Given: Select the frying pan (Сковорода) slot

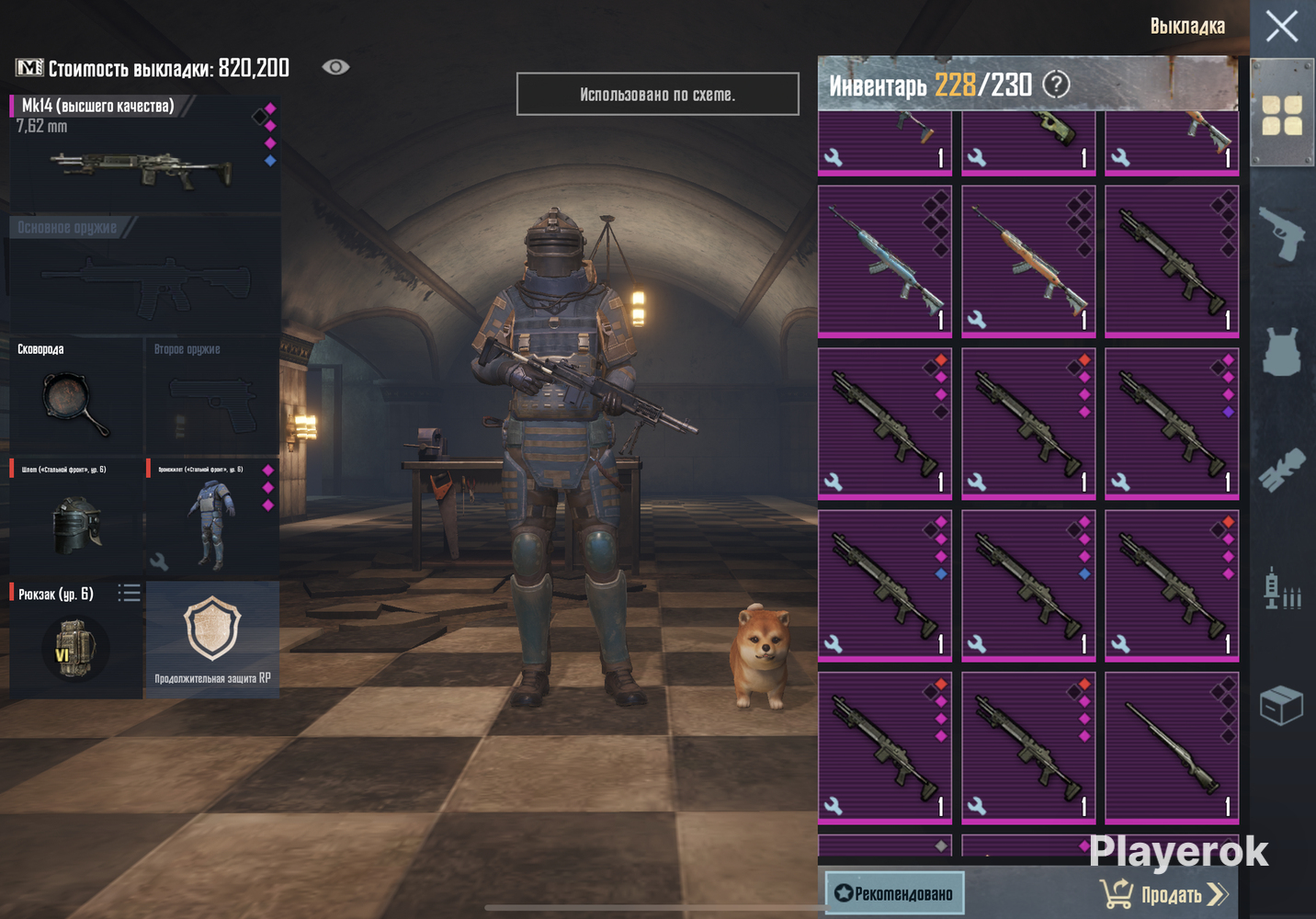Looking at the screenshot, I should pos(75,397).
